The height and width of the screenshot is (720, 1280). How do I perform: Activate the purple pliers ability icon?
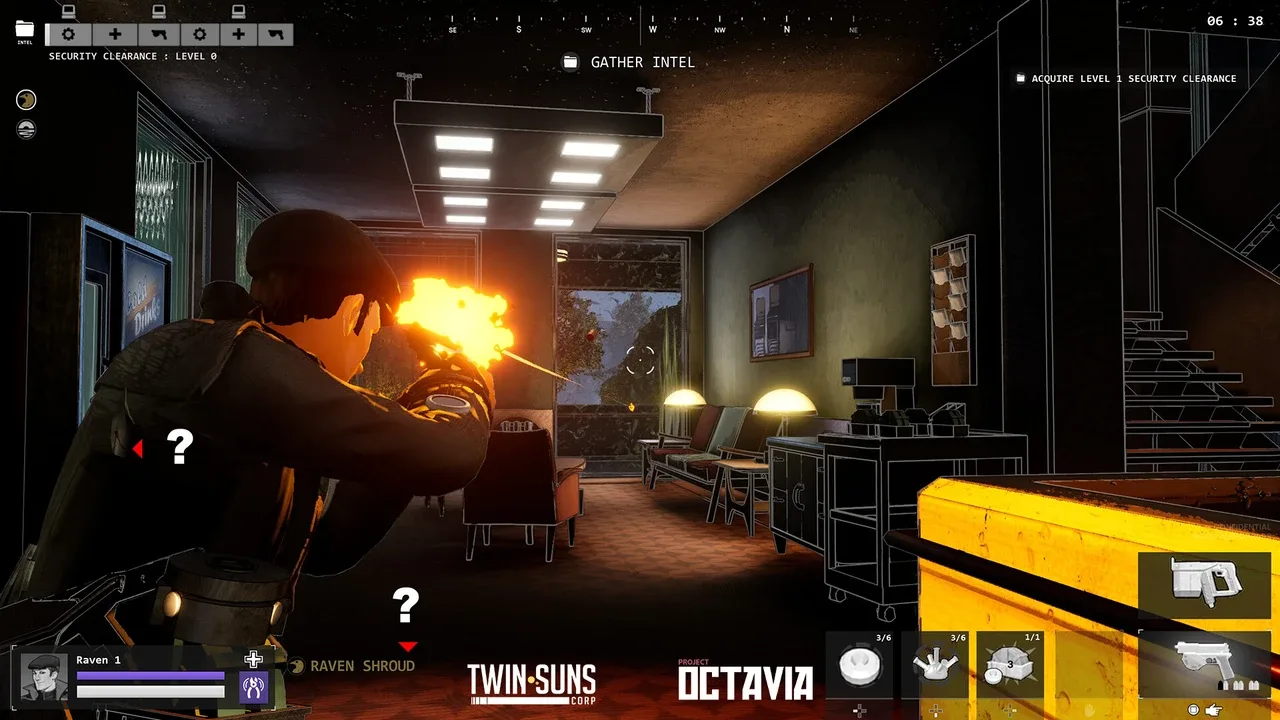pos(253,686)
